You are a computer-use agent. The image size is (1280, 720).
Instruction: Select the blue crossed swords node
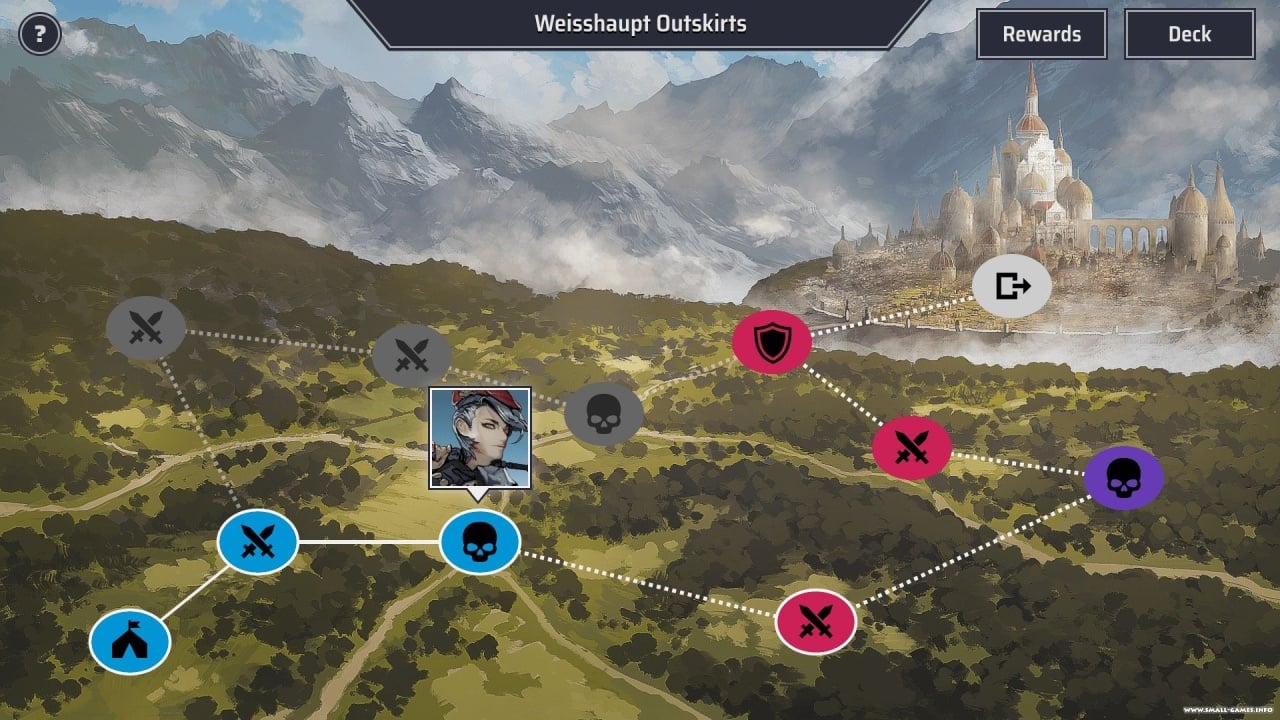pyautogui.click(x=258, y=542)
